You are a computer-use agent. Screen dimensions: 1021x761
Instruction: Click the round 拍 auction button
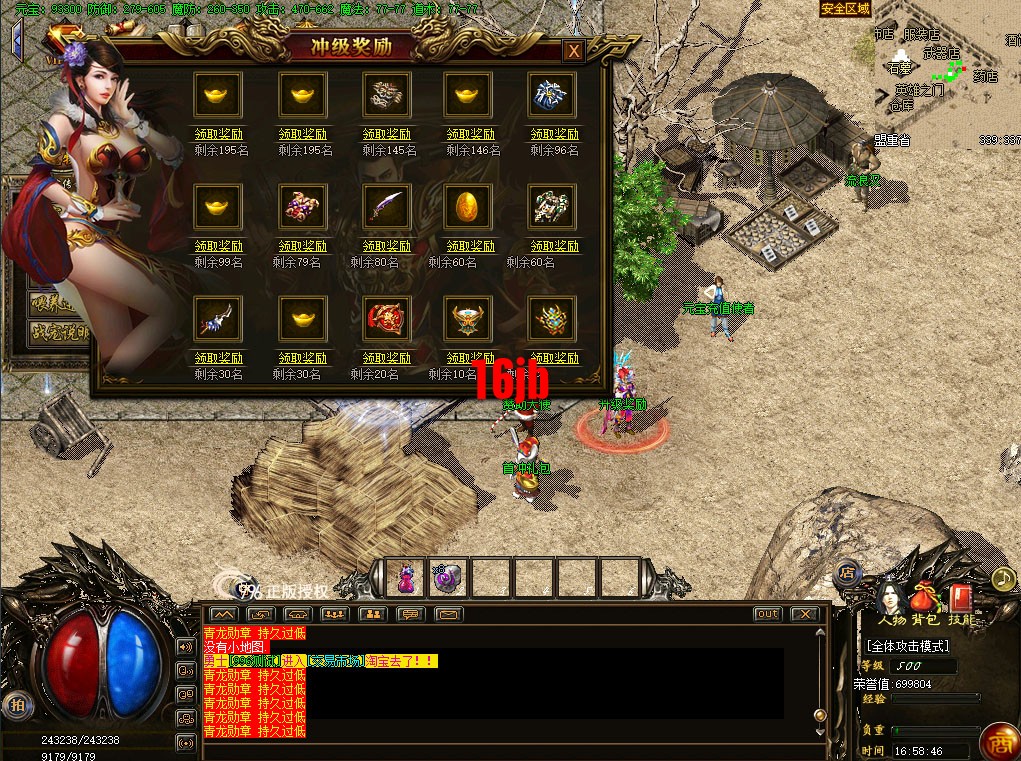(x=14, y=704)
